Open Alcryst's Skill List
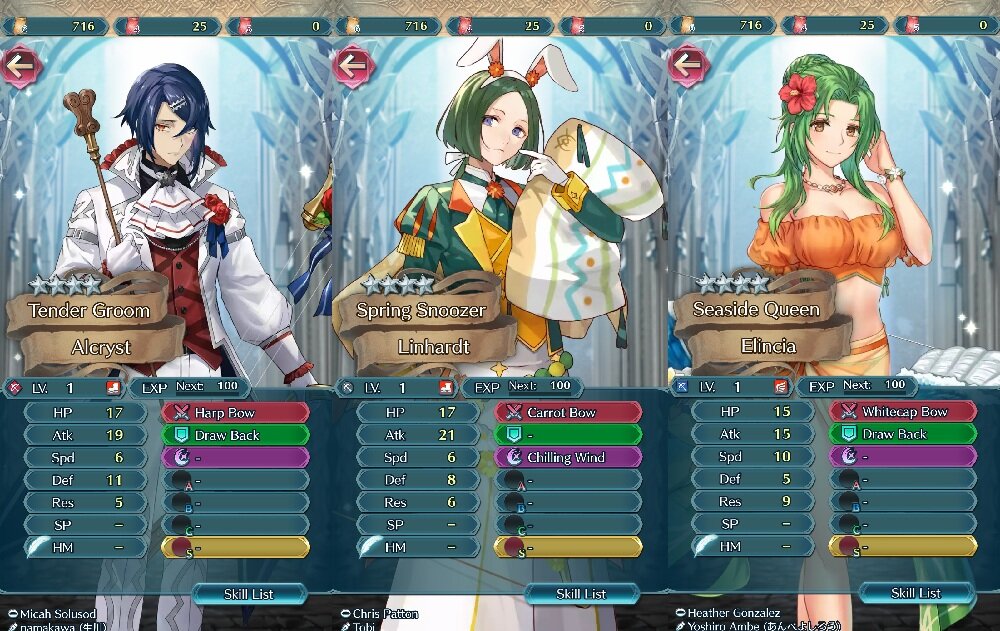This screenshot has height=631, width=1000. point(249,593)
